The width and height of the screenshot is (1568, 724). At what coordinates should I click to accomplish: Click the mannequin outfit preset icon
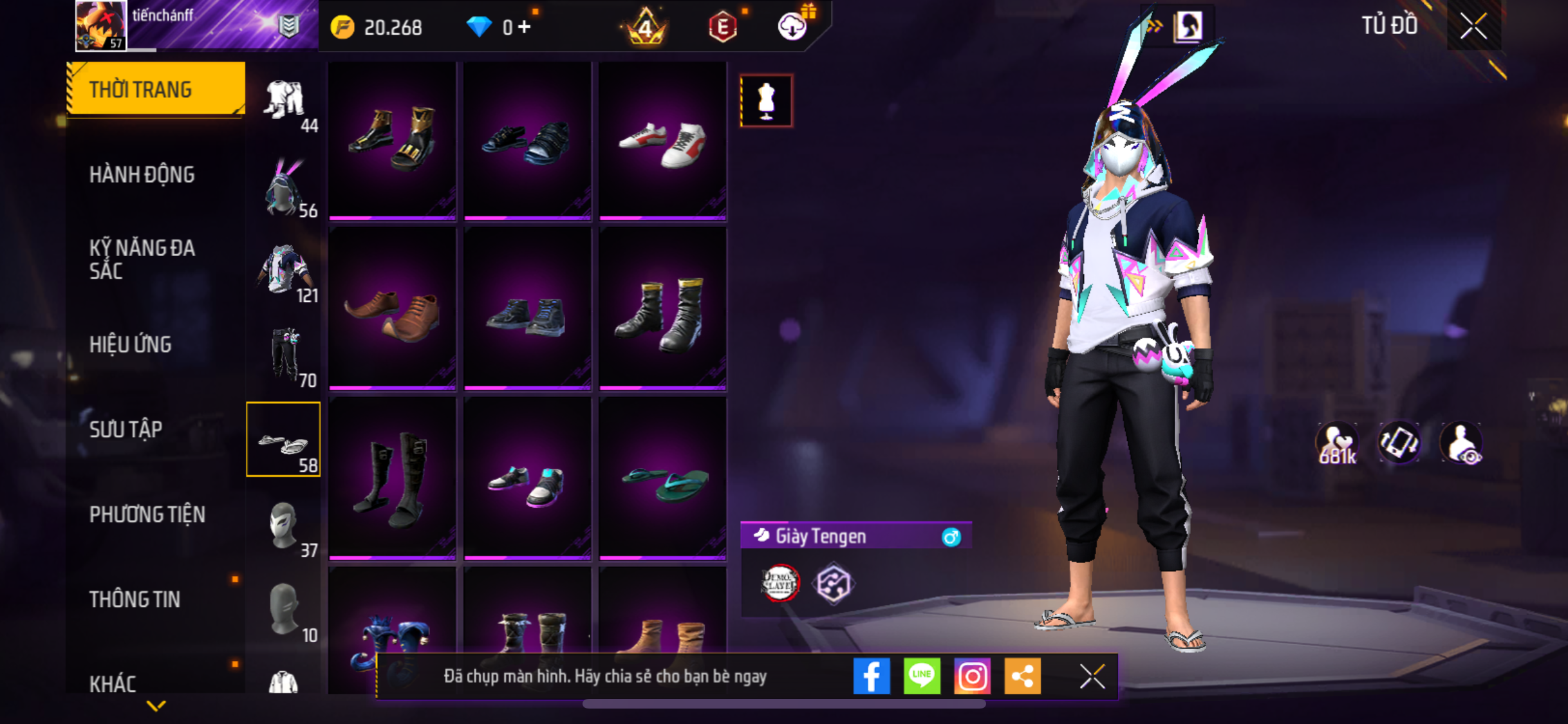click(x=766, y=101)
